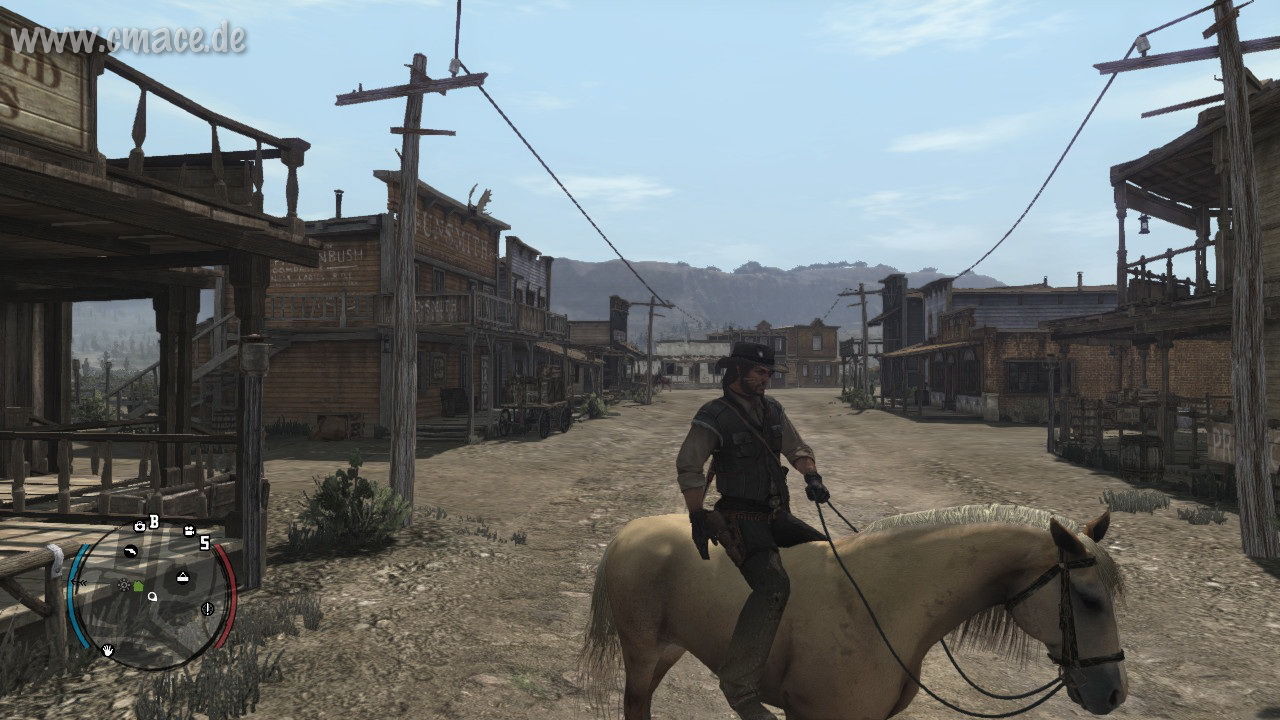The image size is (1280, 720).
Task: Select the general store bag marker
Action: click(x=140, y=525)
